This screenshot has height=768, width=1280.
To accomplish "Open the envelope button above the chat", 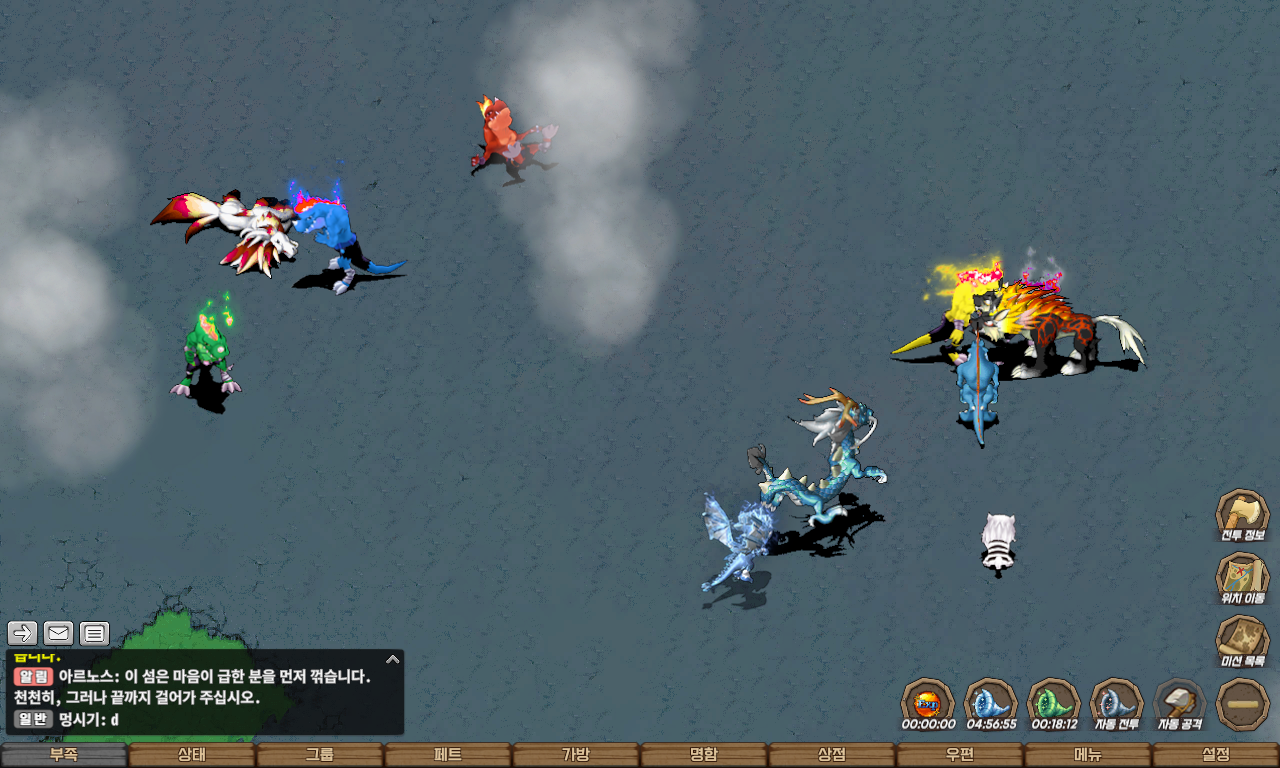I will (x=59, y=633).
